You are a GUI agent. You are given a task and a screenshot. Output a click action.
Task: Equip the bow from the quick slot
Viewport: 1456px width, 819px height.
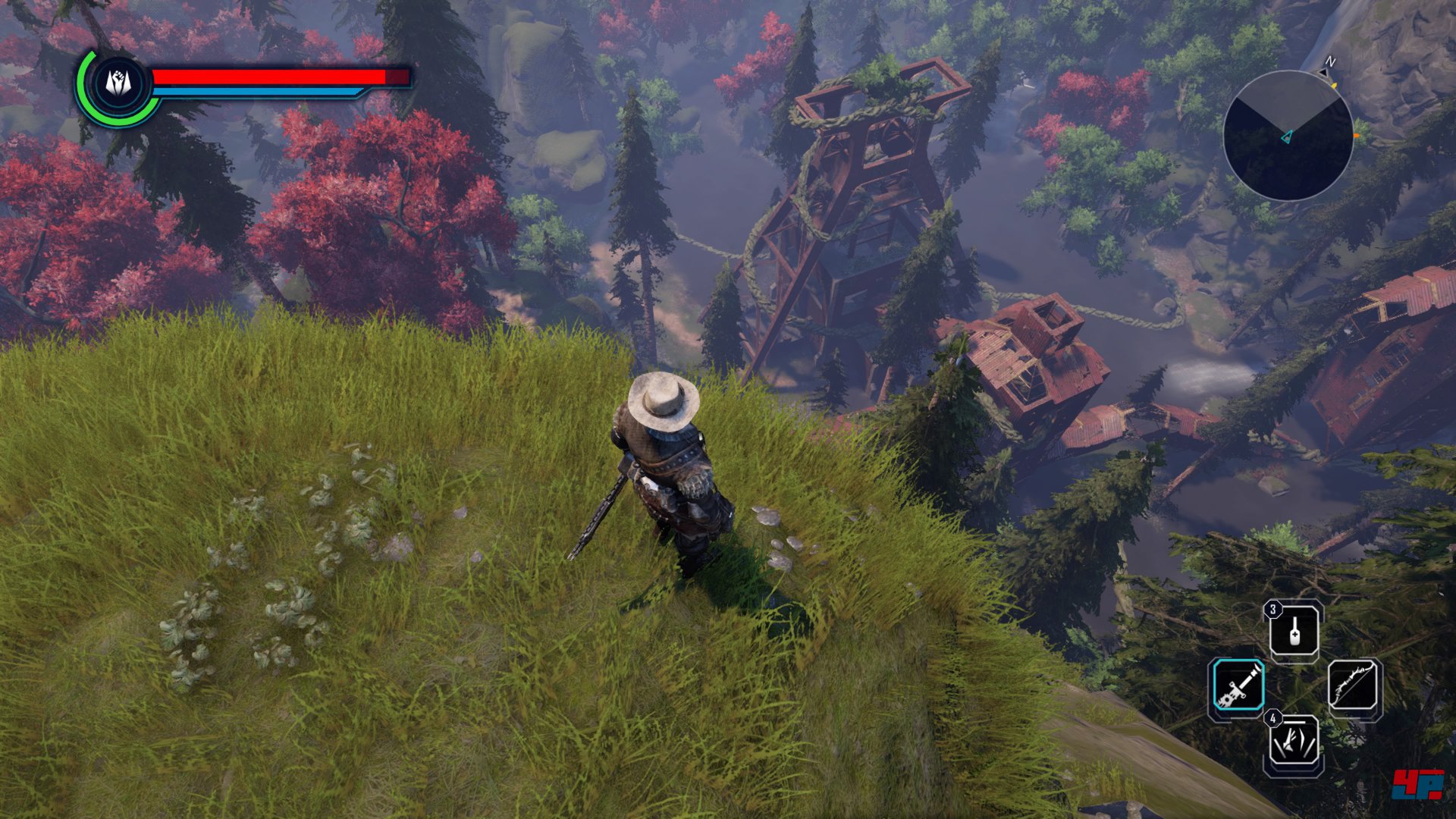point(1354,686)
